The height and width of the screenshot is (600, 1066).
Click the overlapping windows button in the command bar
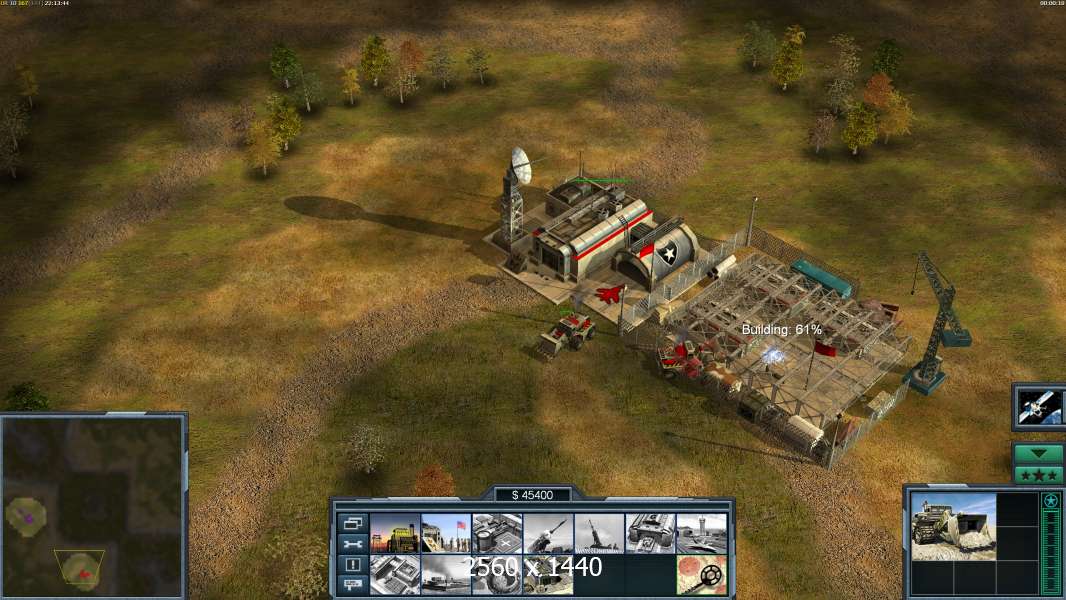351,523
